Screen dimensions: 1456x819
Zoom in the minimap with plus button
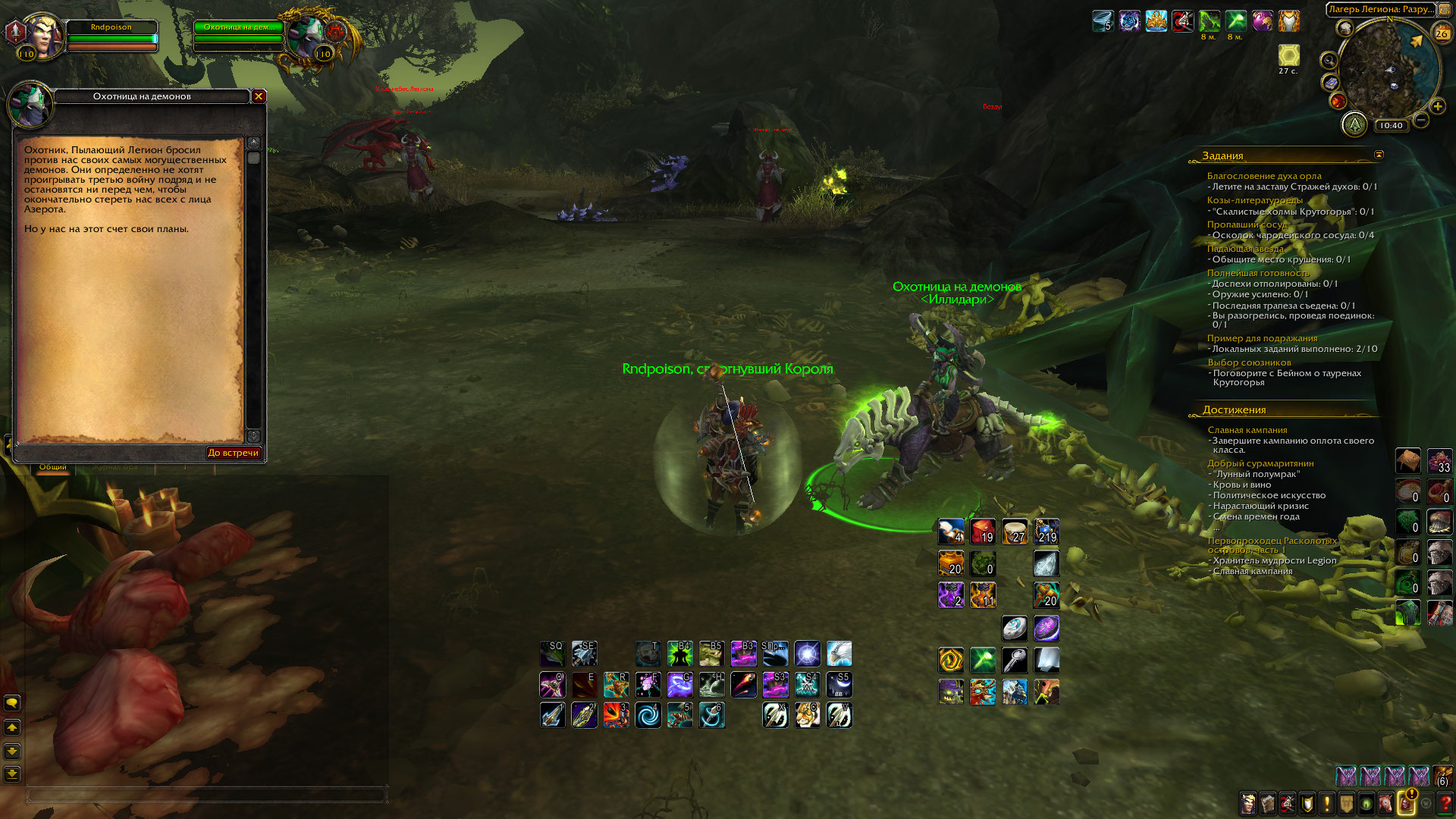pyautogui.click(x=1437, y=107)
